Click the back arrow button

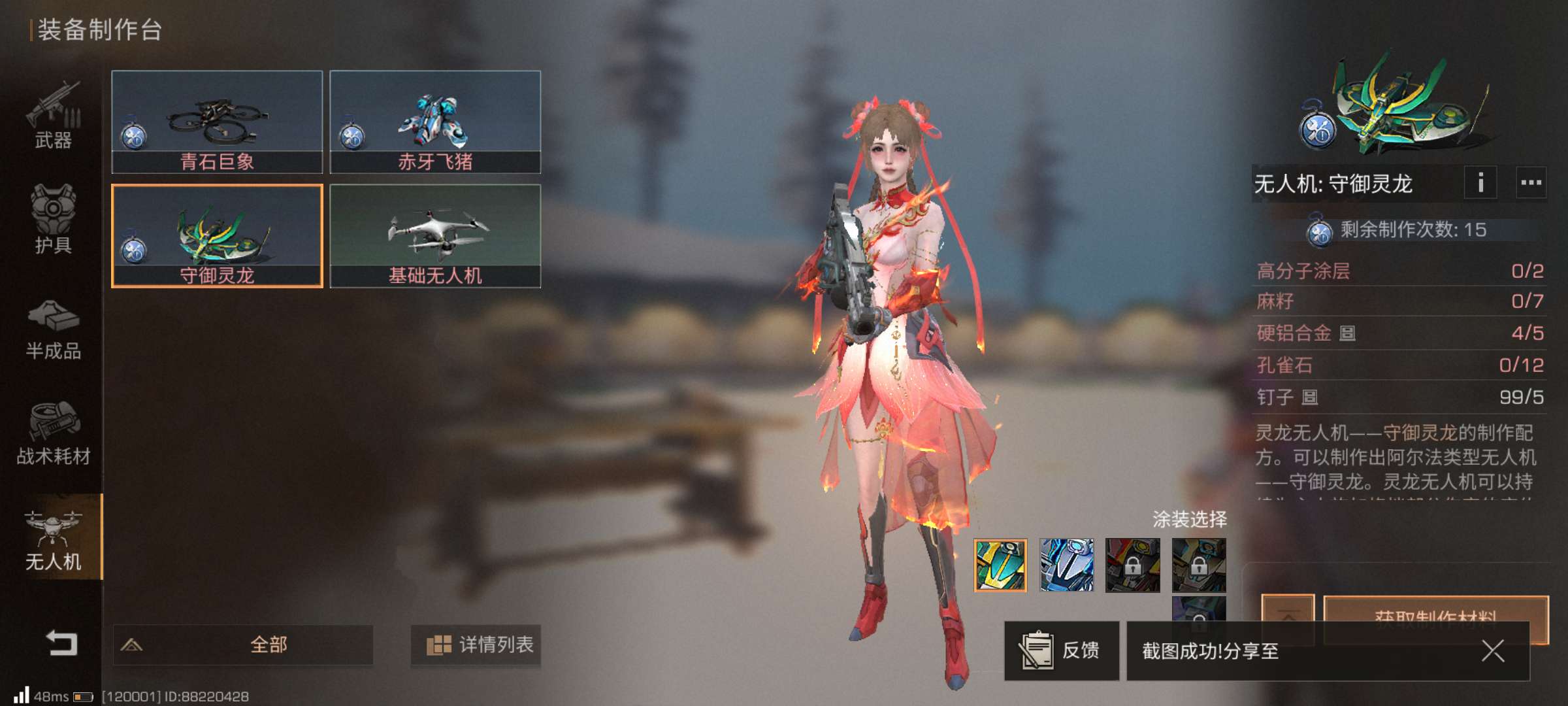(61, 644)
